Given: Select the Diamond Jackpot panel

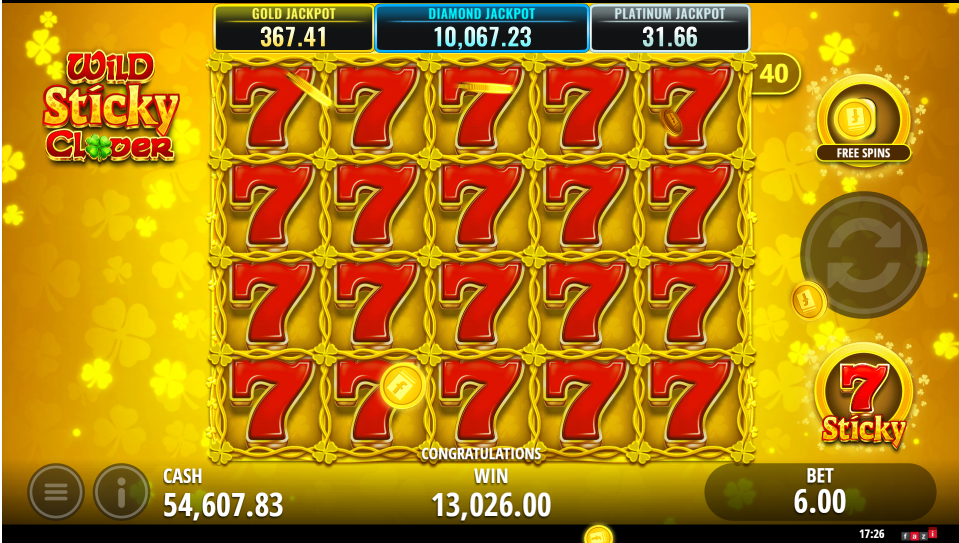Looking at the screenshot, I should [x=481, y=28].
